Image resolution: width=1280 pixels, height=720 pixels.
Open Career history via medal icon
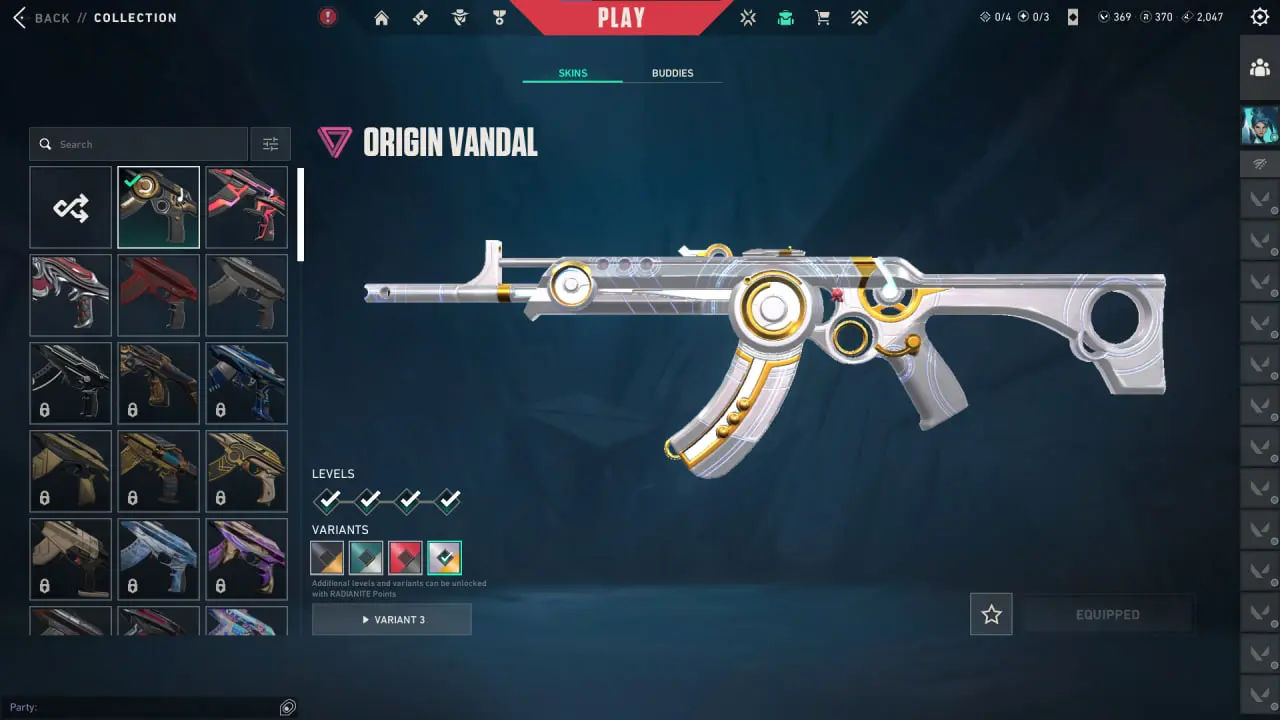pos(499,17)
